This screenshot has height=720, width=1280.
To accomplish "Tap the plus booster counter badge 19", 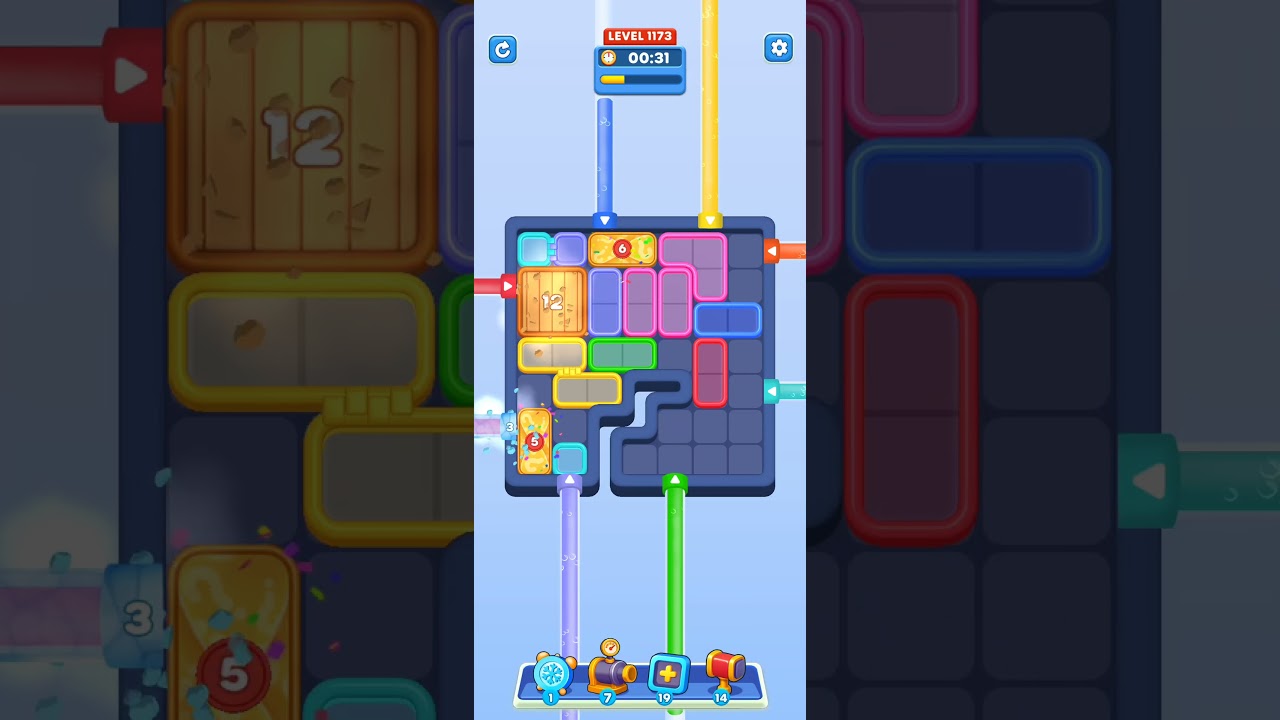I will (x=665, y=697).
